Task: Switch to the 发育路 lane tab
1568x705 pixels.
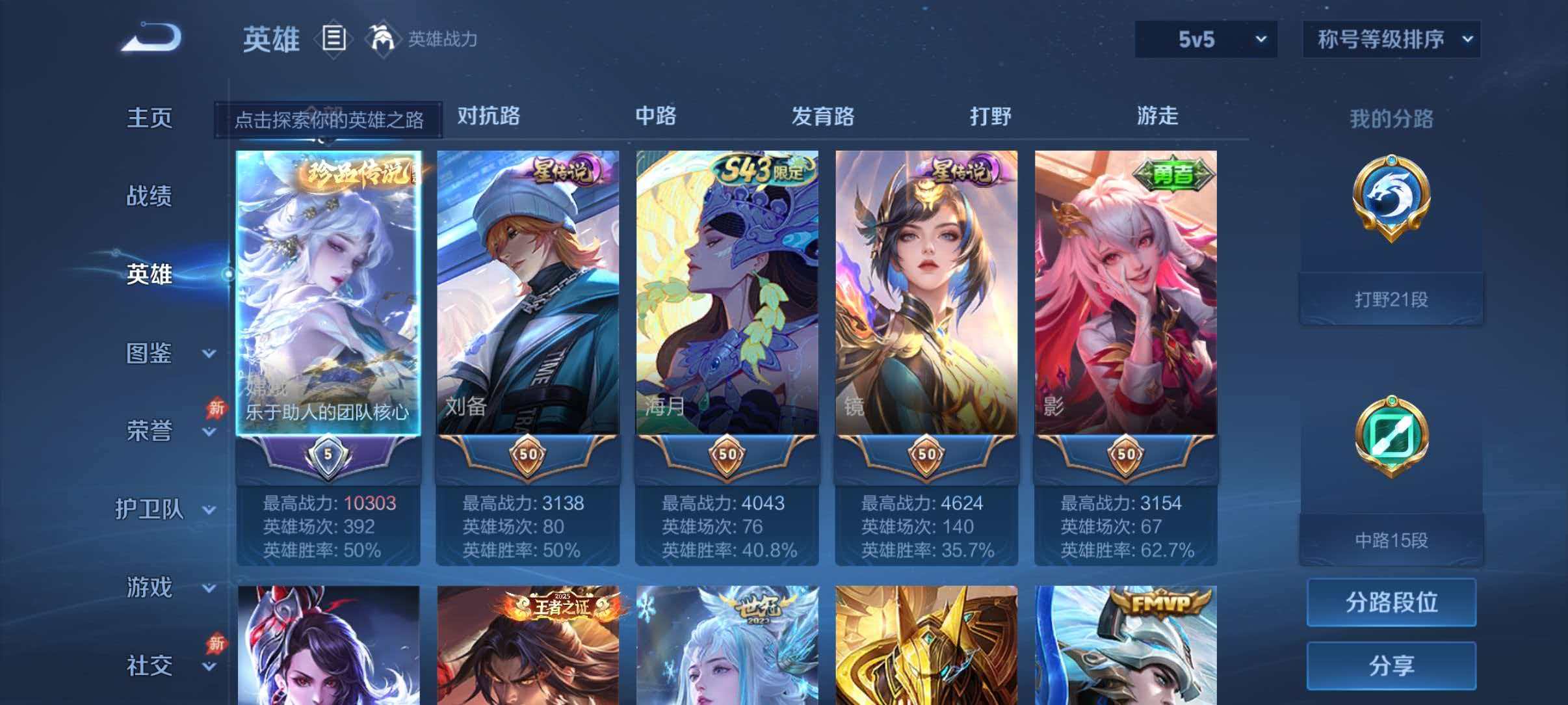Action: [823, 117]
